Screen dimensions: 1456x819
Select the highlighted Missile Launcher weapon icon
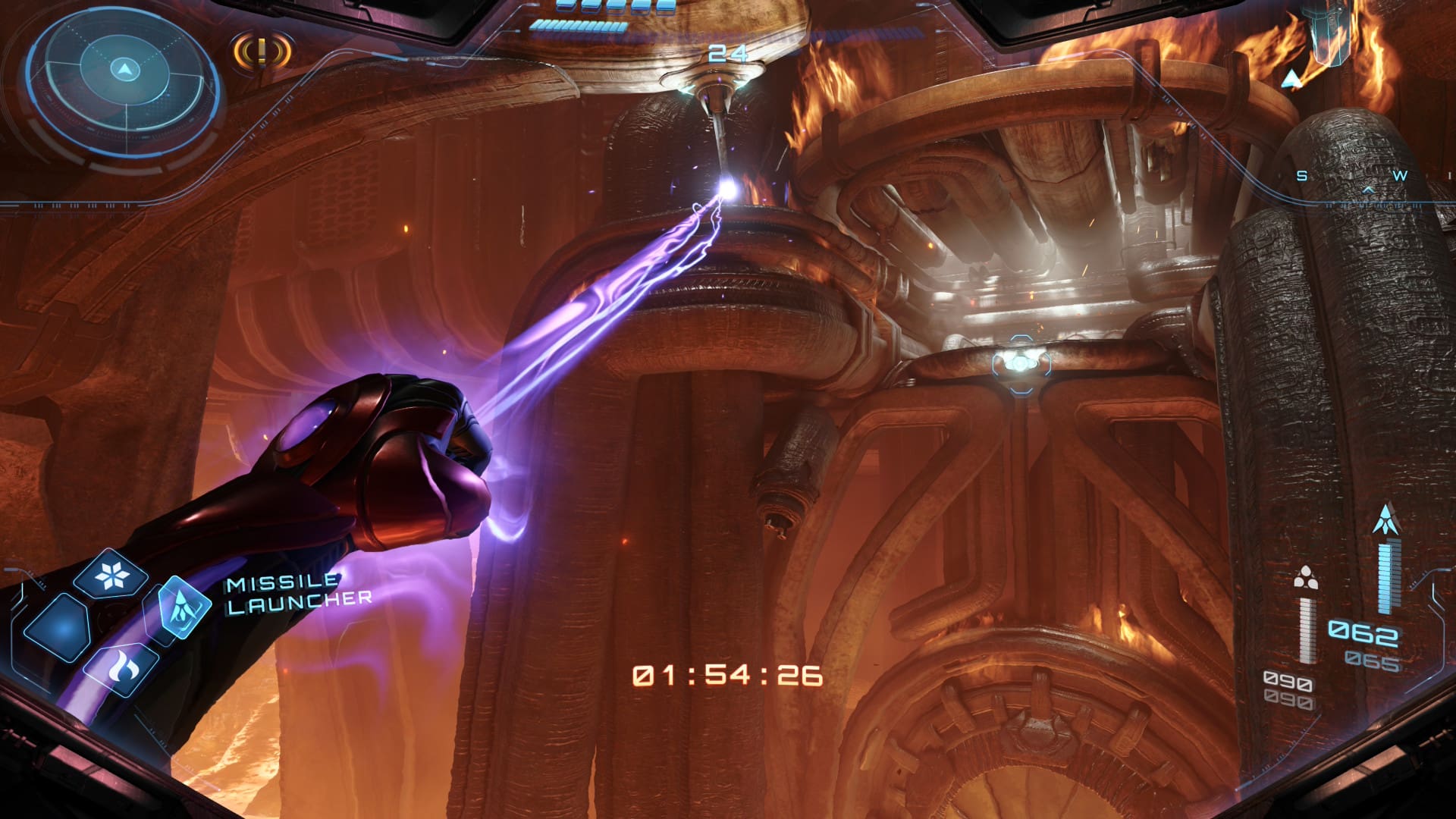pos(184,607)
